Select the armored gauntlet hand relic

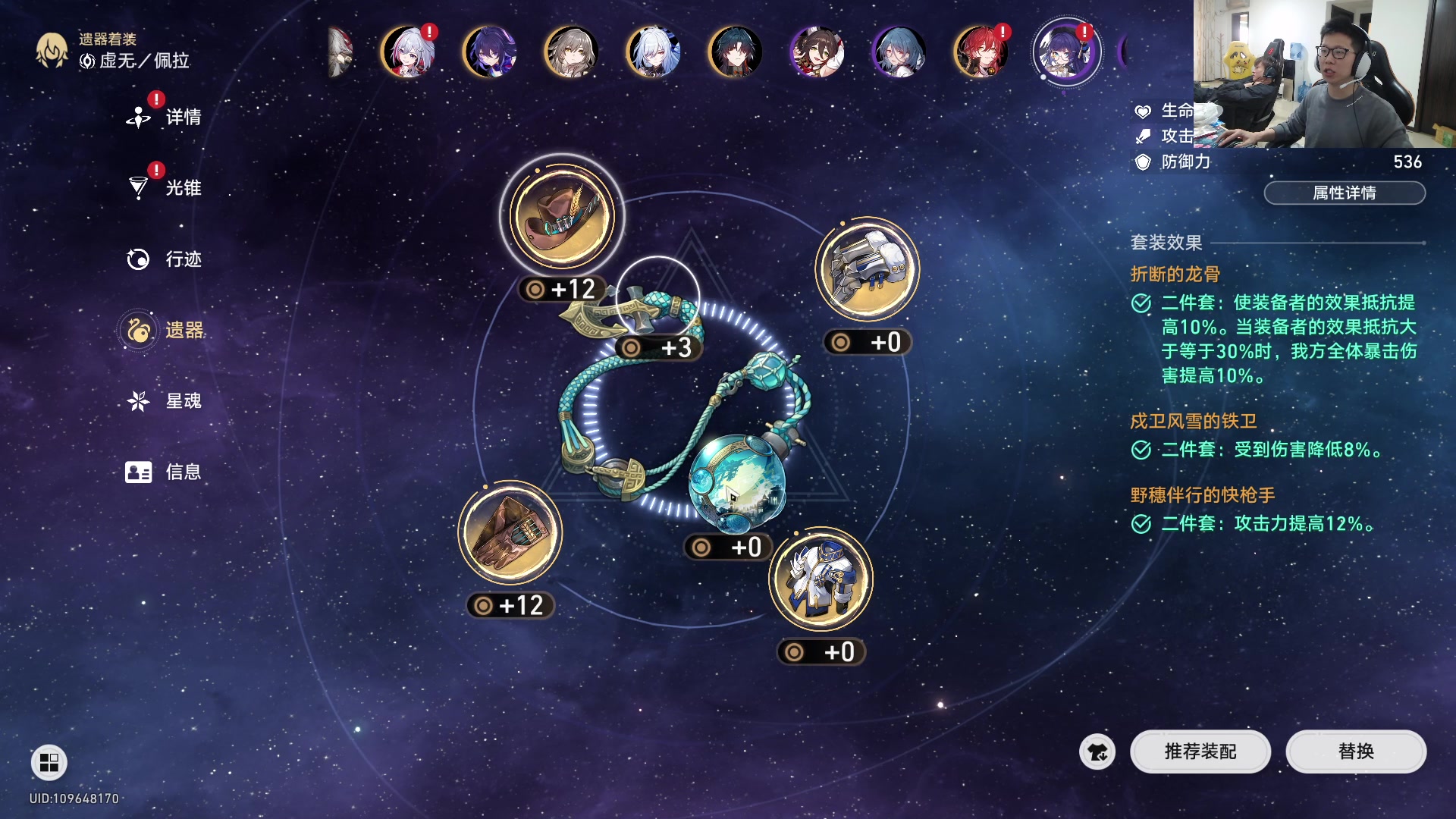[867, 269]
